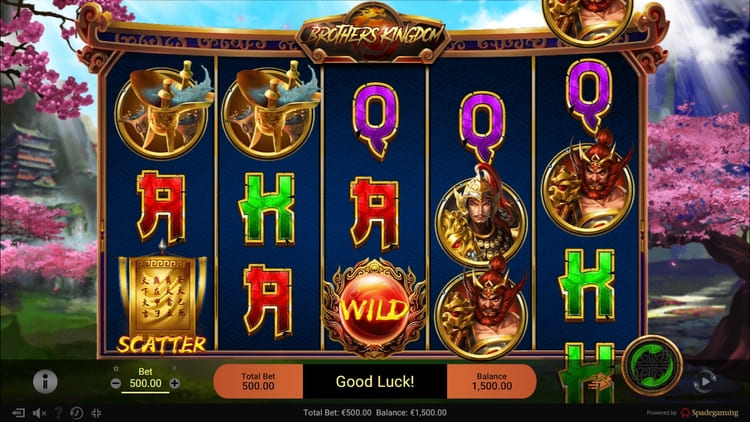Toggle fullscreen with the expand icon

96,413
